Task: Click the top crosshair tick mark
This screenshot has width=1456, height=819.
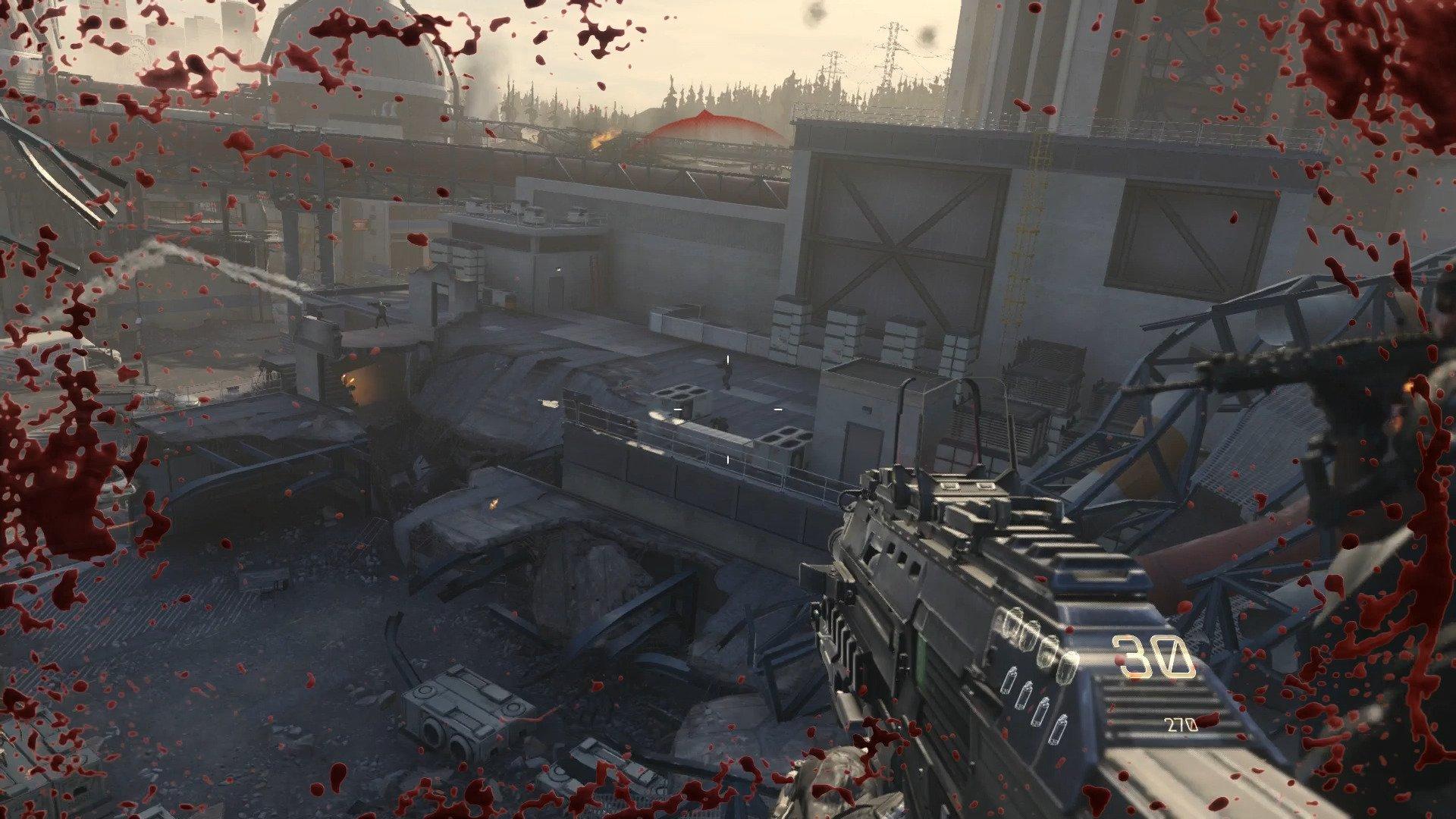Action: tap(728, 359)
